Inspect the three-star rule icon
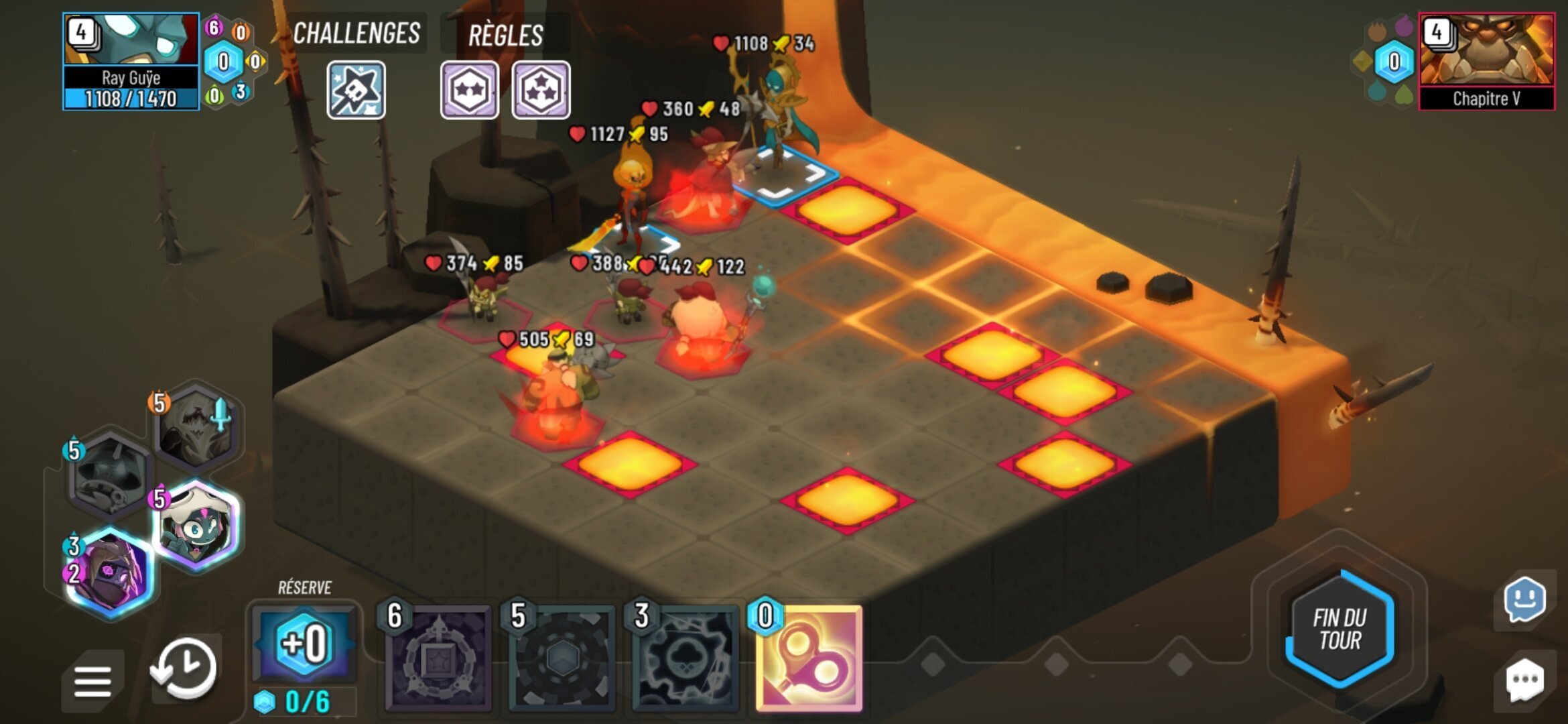This screenshot has width=1568, height=724. coord(541,90)
